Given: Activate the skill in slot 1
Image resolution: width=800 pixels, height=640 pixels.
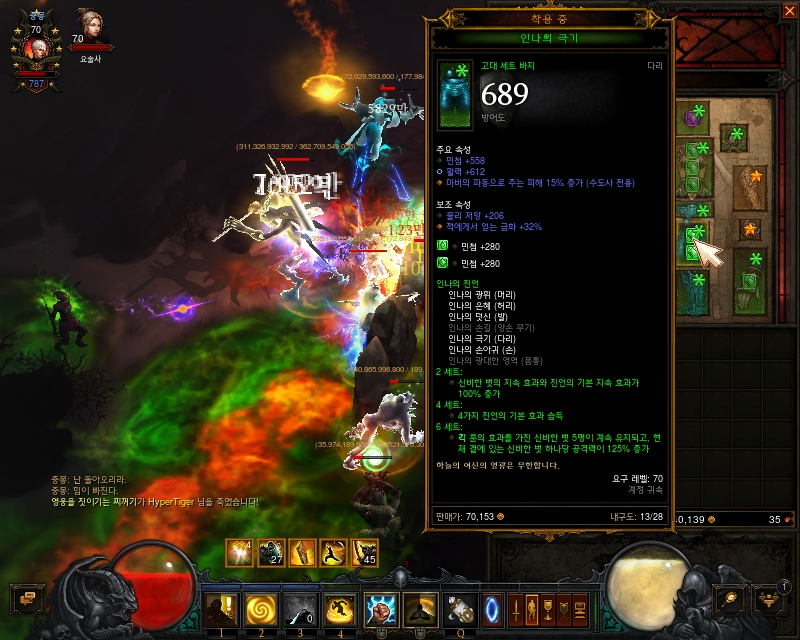Looking at the screenshot, I should pos(219,607).
